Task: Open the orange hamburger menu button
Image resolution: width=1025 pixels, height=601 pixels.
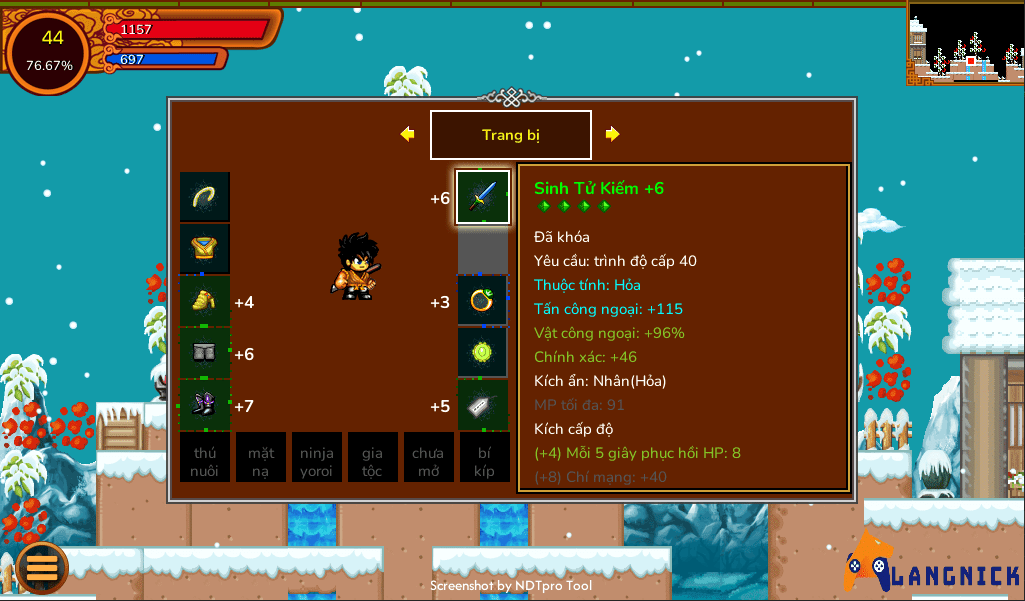Action: pyautogui.click(x=42, y=567)
